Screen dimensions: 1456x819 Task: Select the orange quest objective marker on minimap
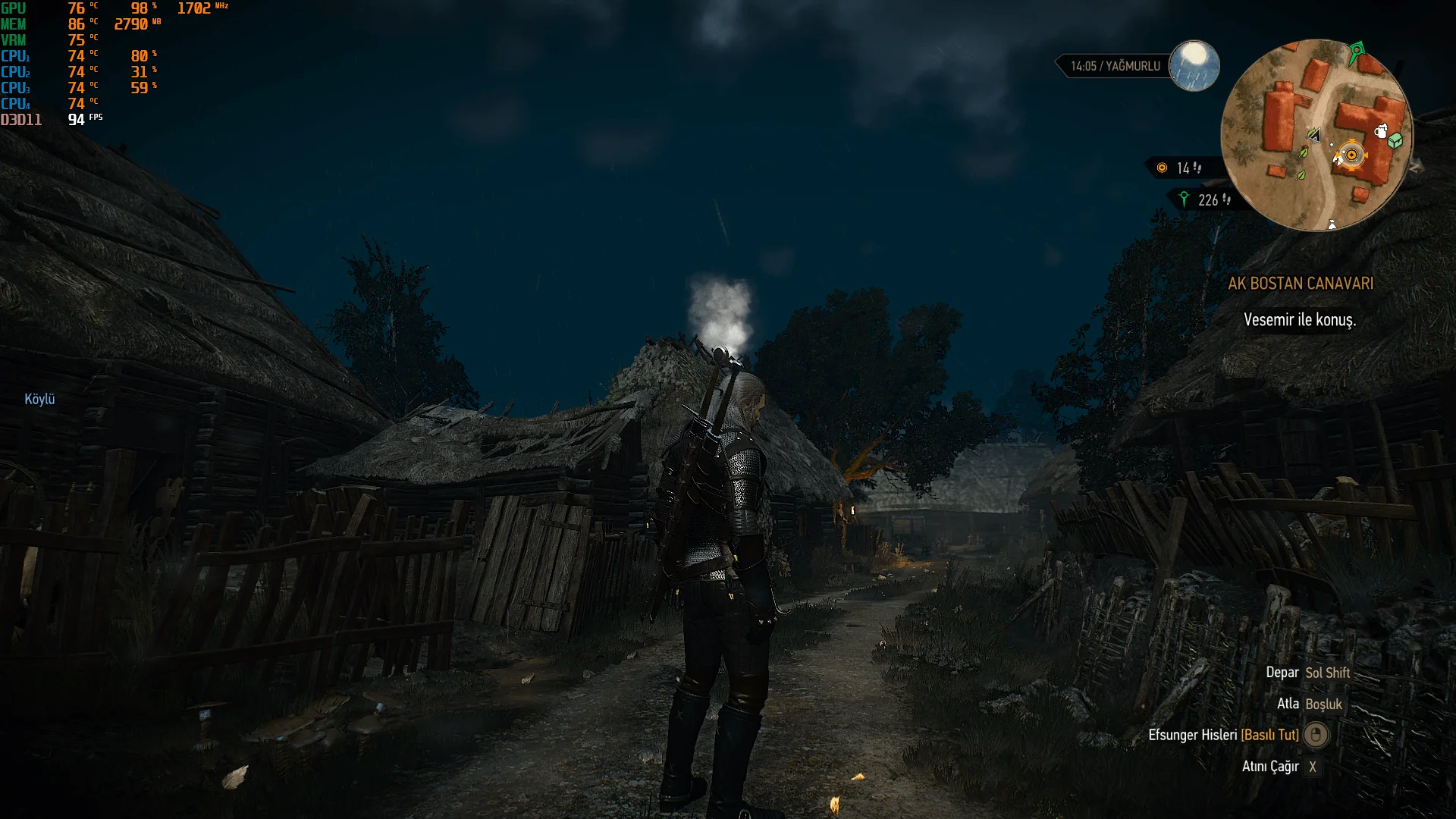click(1351, 155)
